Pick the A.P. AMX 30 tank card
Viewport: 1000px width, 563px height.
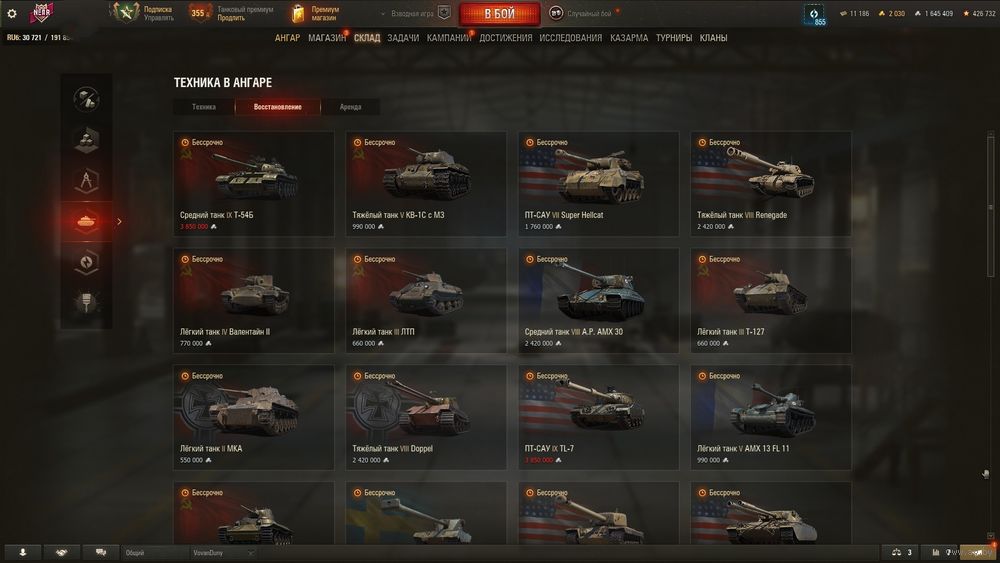pyautogui.click(x=598, y=300)
